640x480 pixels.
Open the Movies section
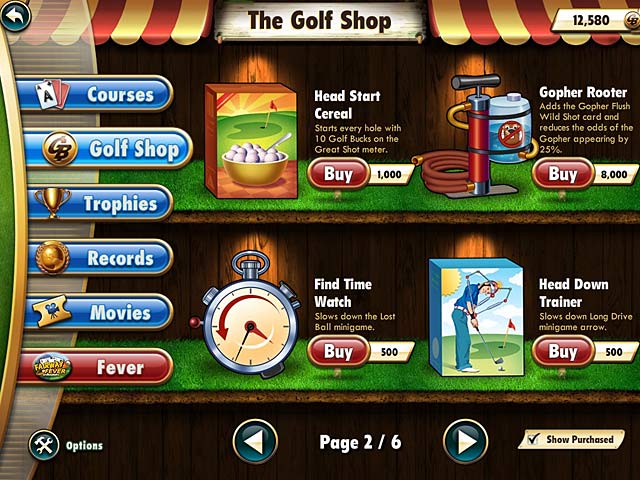[x=100, y=313]
